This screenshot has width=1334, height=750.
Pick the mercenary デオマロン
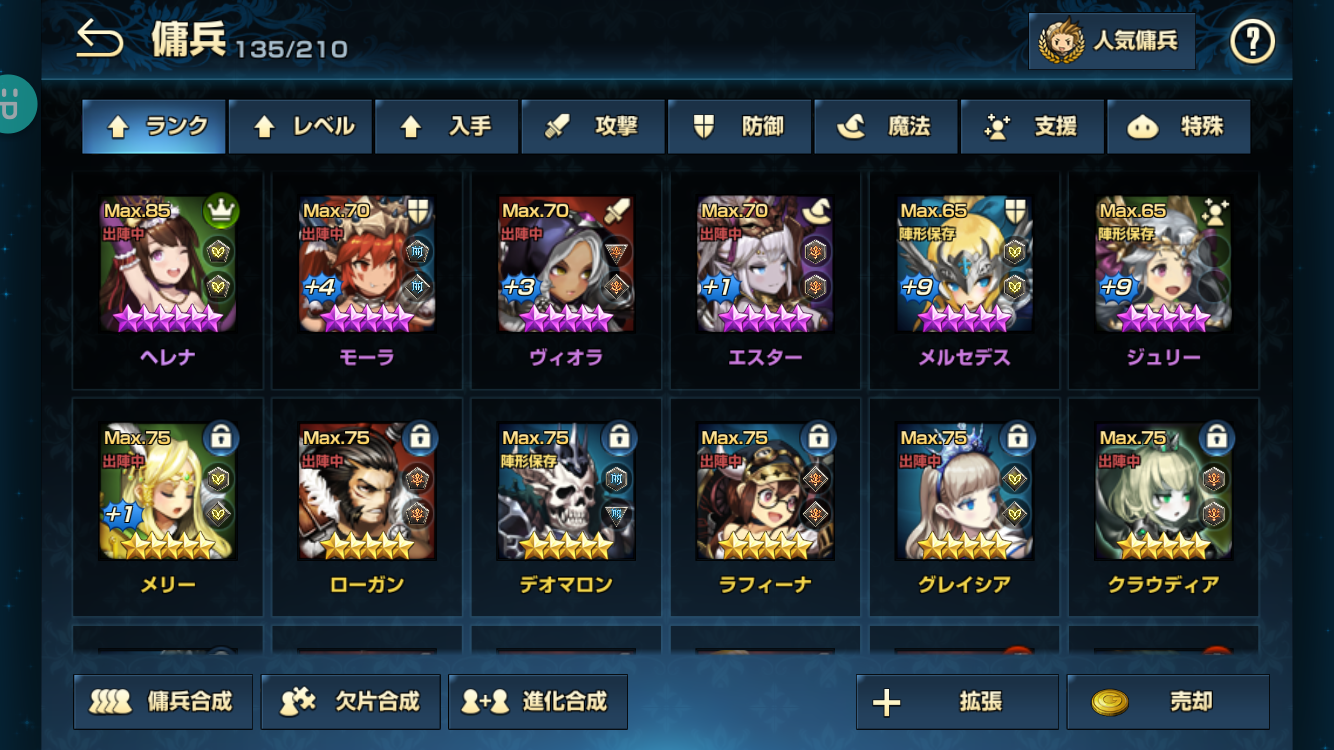(x=566, y=492)
